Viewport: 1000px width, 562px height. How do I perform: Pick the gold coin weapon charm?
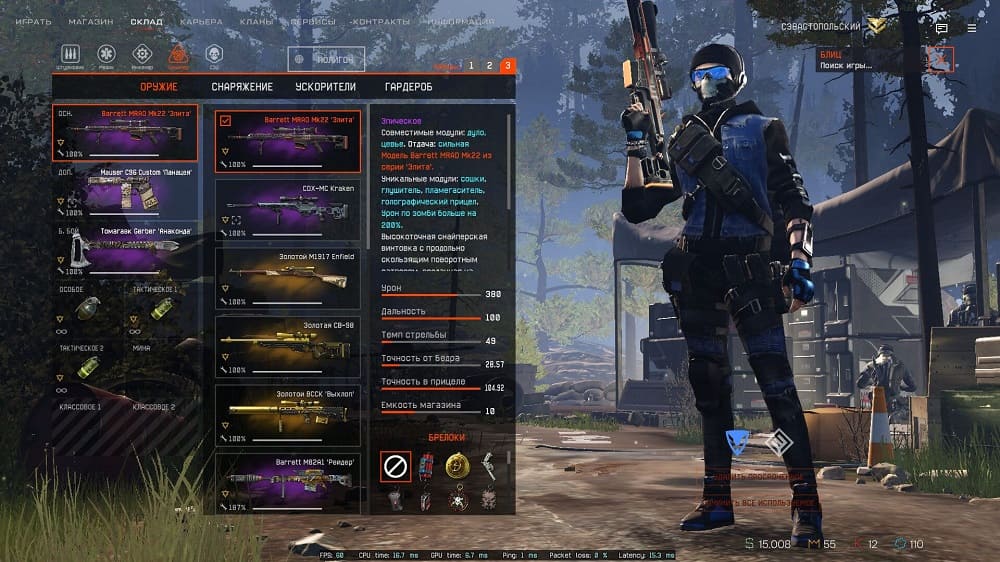456,465
